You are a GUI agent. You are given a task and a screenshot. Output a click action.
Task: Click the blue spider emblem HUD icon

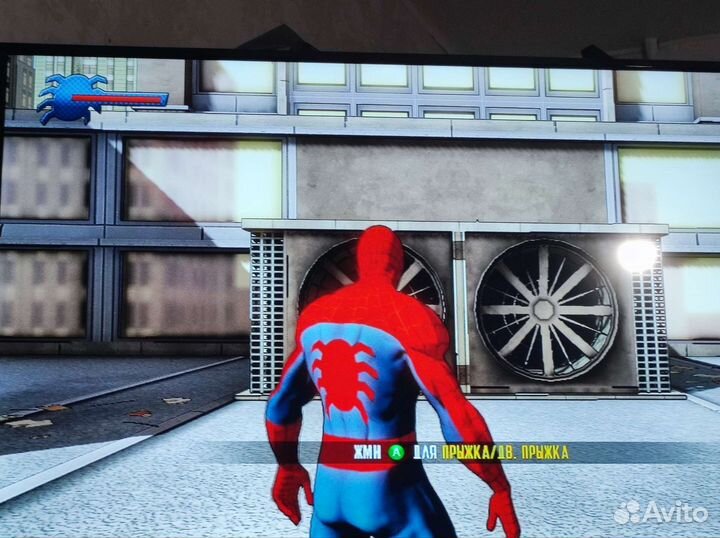click(68, 97)
